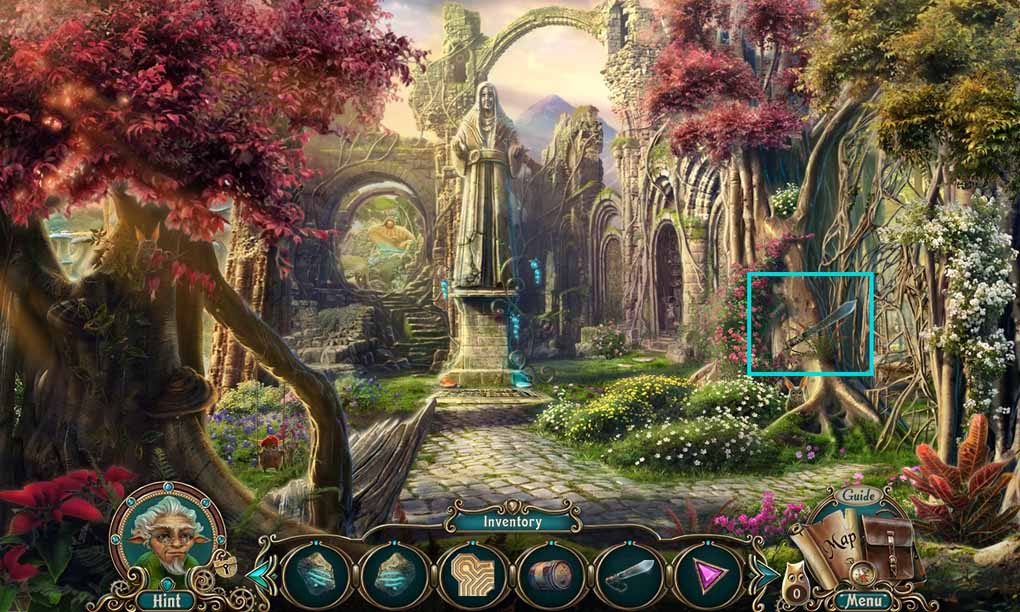The height and width of the screenshot is (612, 1020).
Task: Select the maze pattern tile in inventory
Action: click(x=473, y=575)
